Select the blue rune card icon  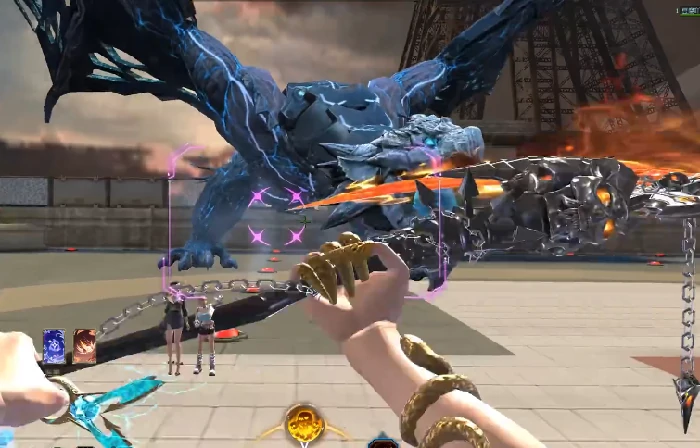[54, 346]
